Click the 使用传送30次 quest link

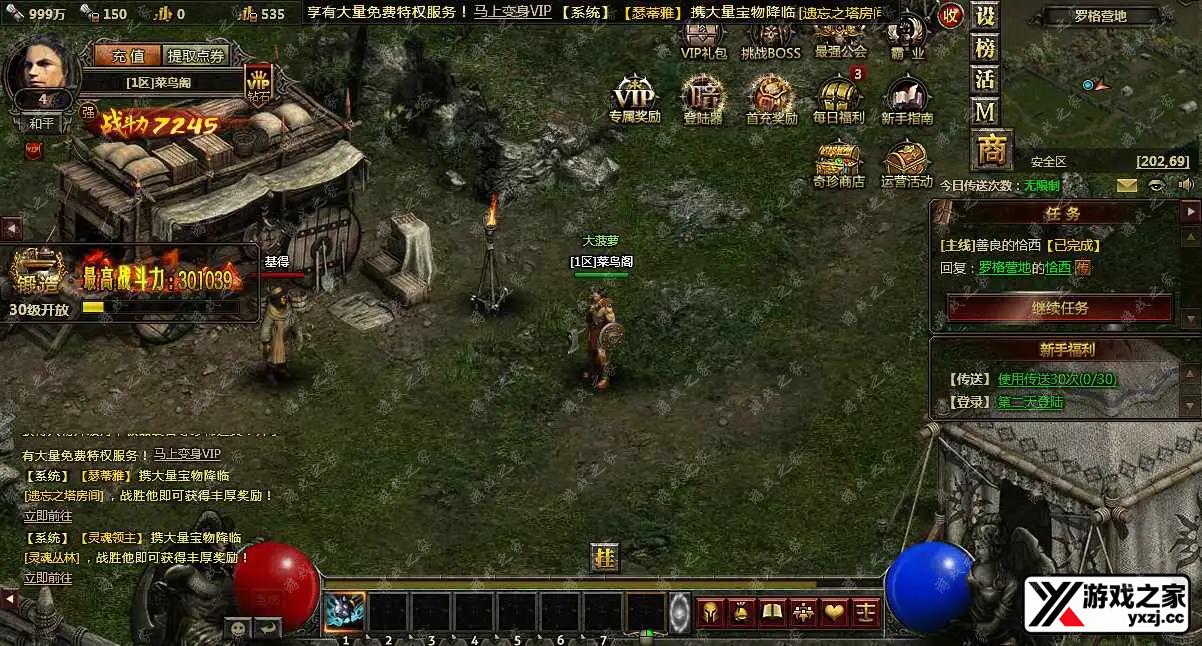(x=1057, y=379)
